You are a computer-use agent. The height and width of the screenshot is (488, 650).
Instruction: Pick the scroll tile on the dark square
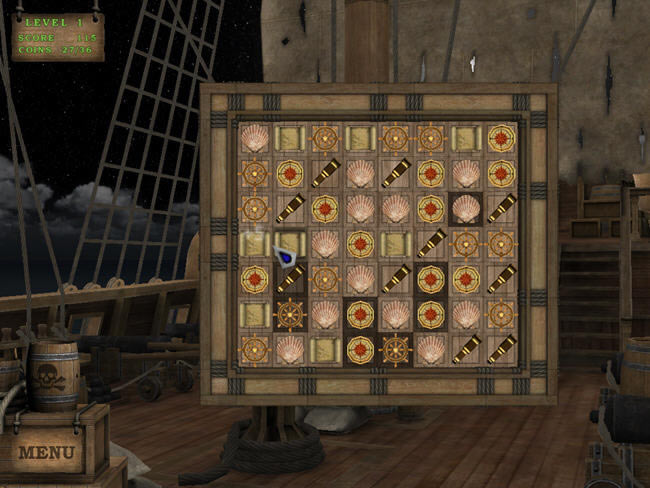pos(290,243)
